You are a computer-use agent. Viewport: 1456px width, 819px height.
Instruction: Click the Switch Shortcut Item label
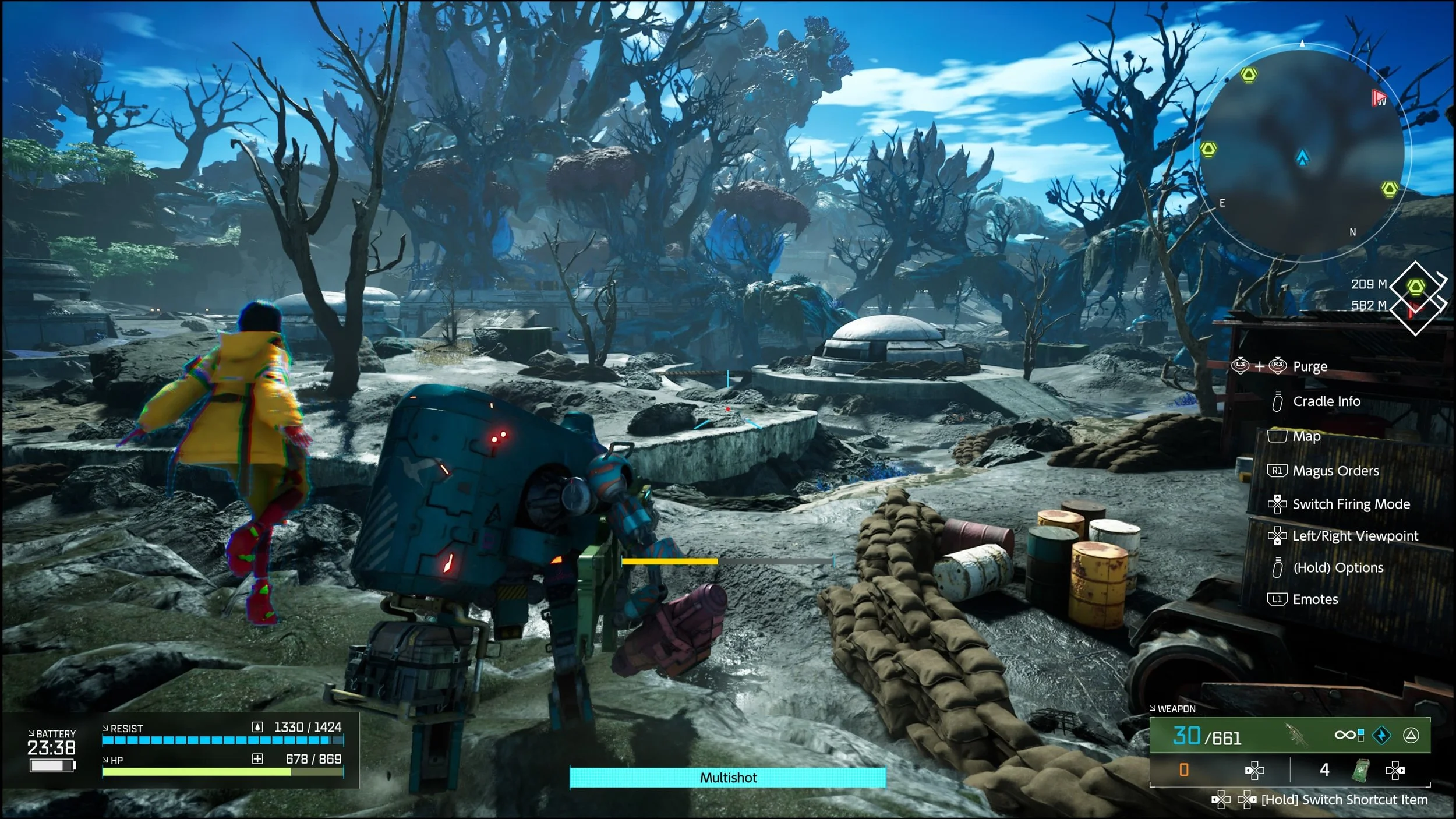tap(1344, 800)
